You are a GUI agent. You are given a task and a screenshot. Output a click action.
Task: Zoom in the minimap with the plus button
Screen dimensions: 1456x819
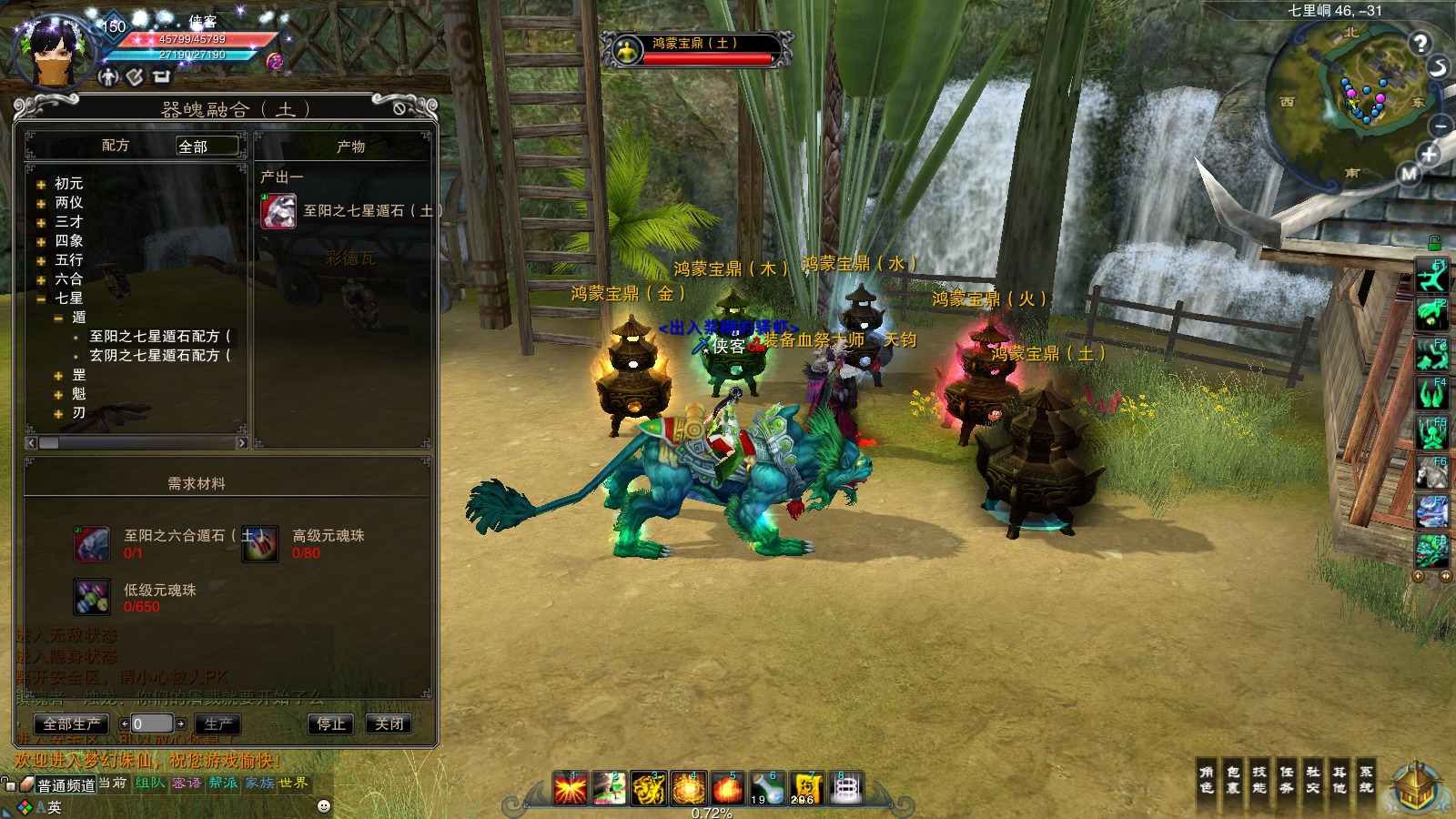(1429, 155)
